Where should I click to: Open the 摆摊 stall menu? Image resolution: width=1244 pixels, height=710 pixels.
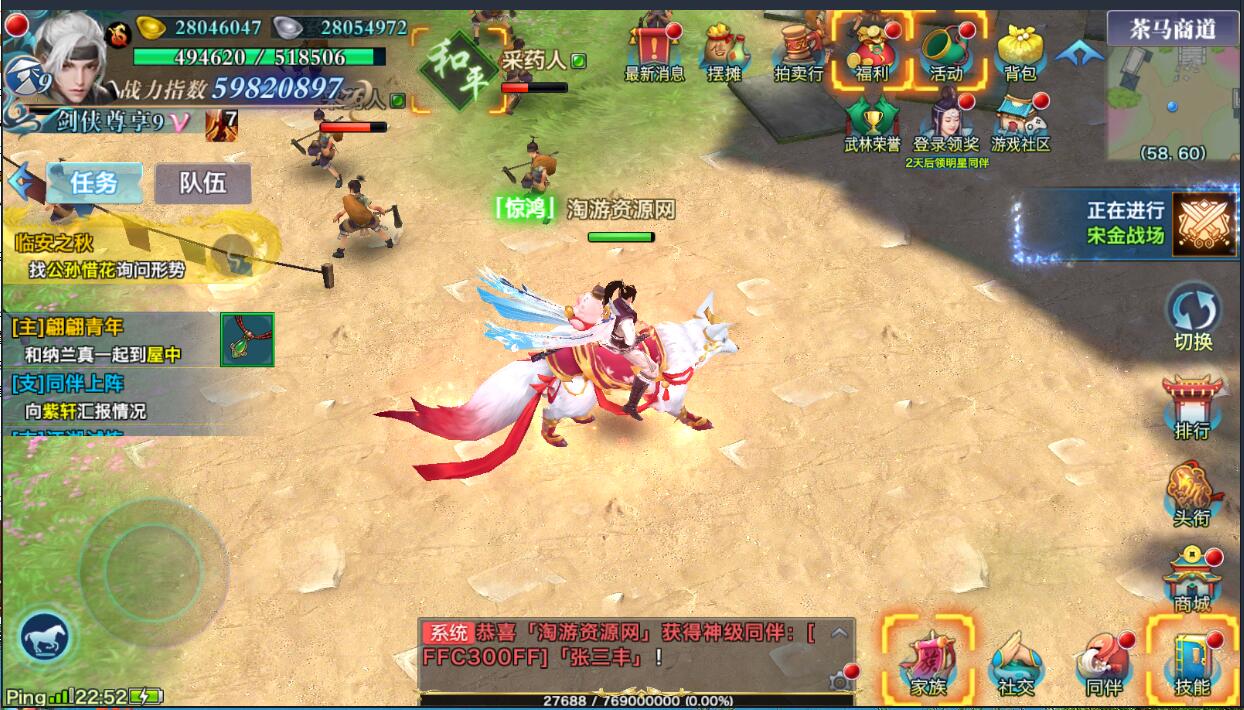coord(723,52)
